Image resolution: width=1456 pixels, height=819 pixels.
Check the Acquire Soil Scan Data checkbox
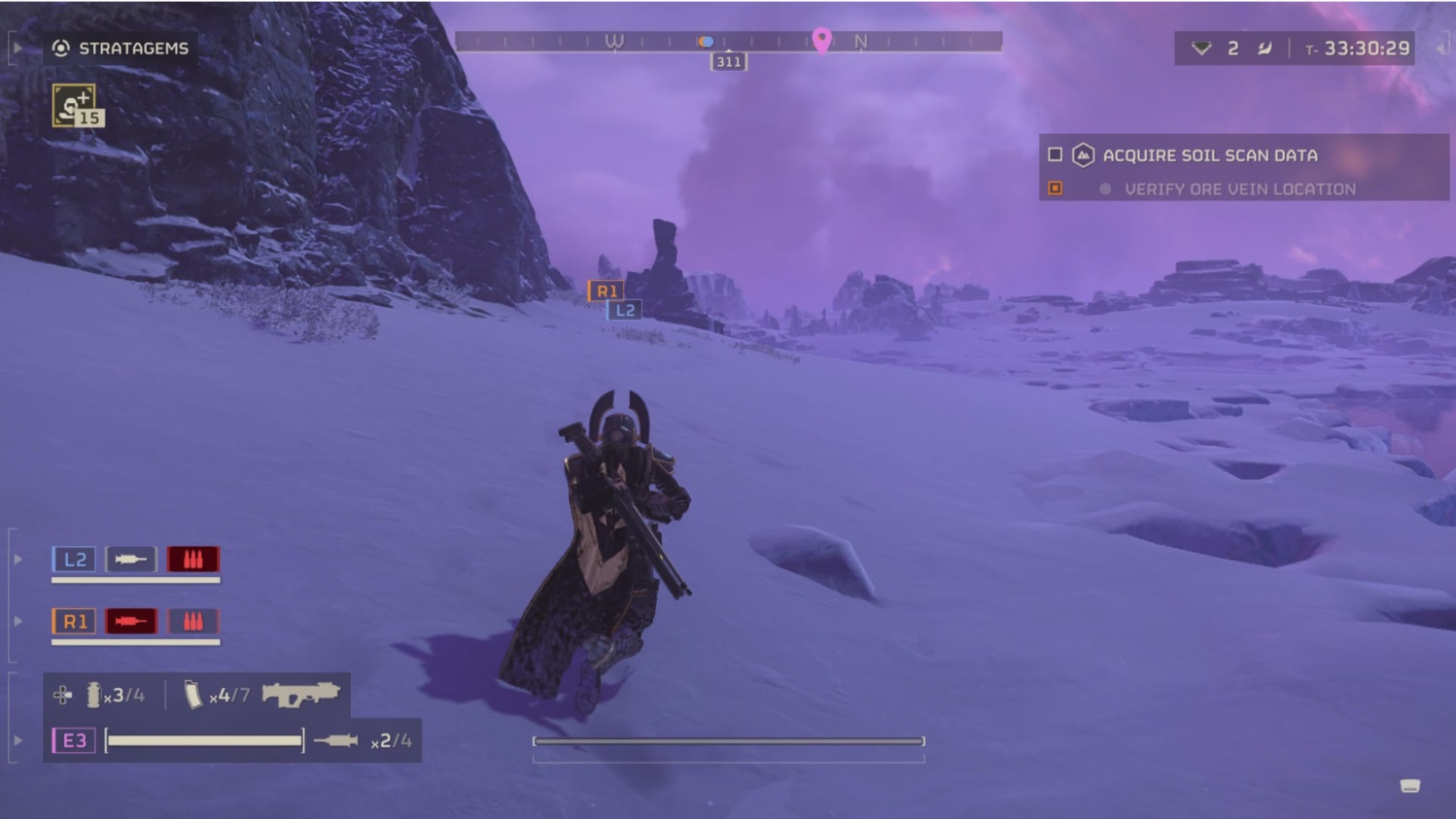click(1054, 154)
